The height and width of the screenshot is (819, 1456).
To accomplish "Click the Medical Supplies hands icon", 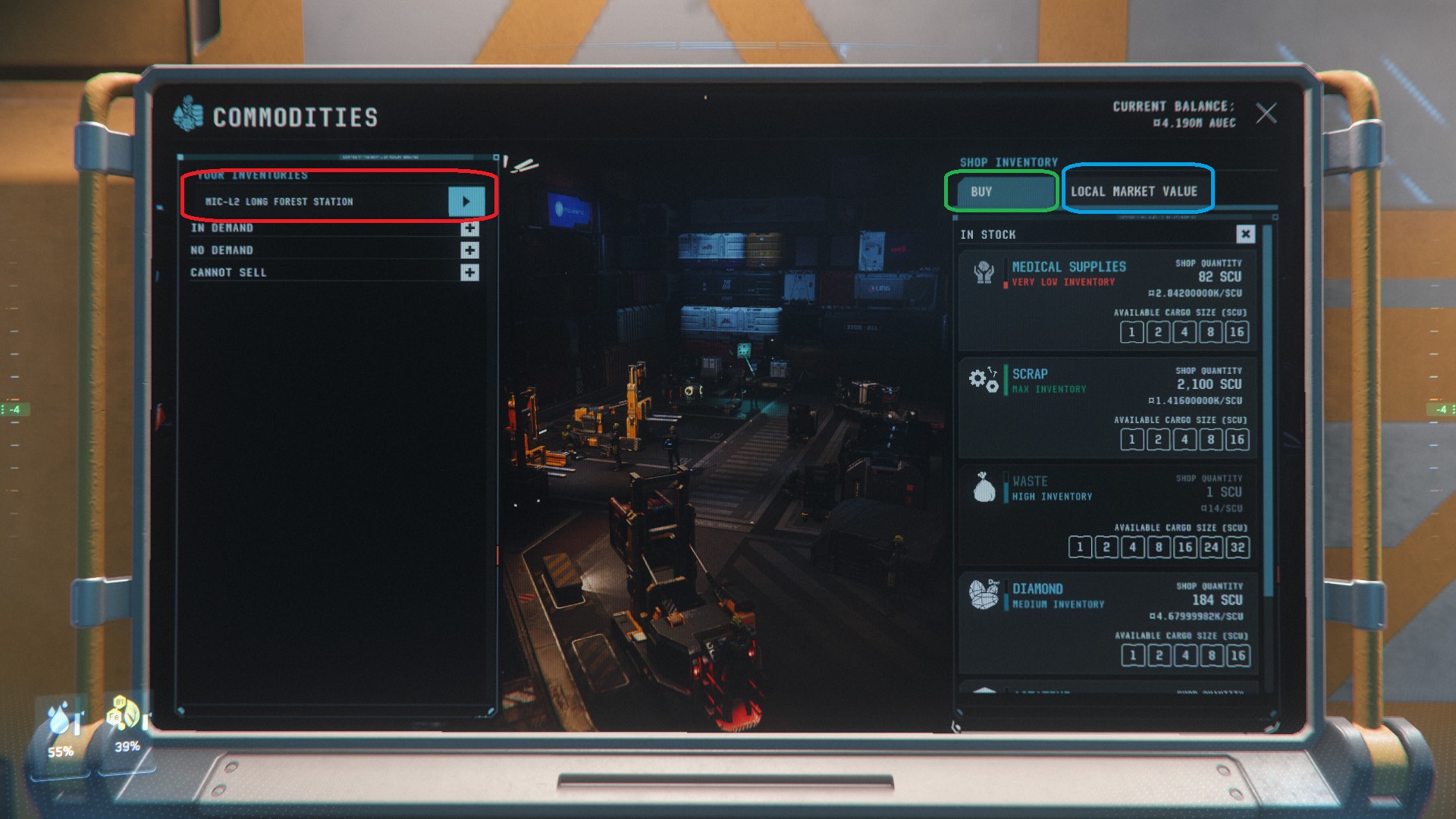I will [x=984, y=273].
